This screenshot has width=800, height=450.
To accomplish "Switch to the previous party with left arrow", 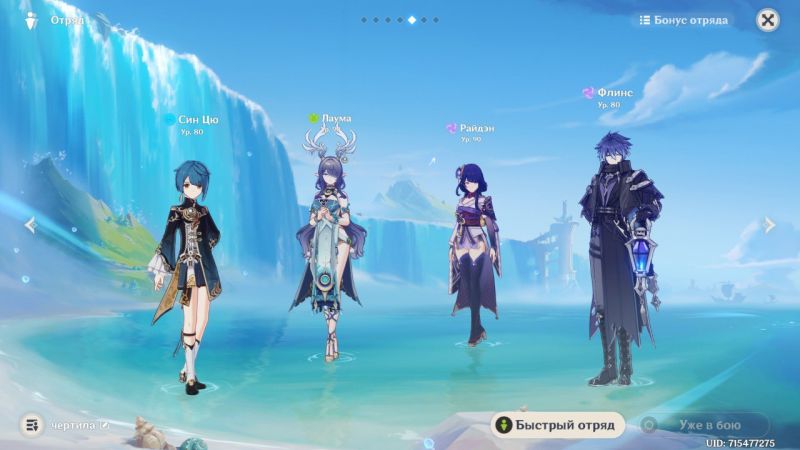I will (30, 225).
